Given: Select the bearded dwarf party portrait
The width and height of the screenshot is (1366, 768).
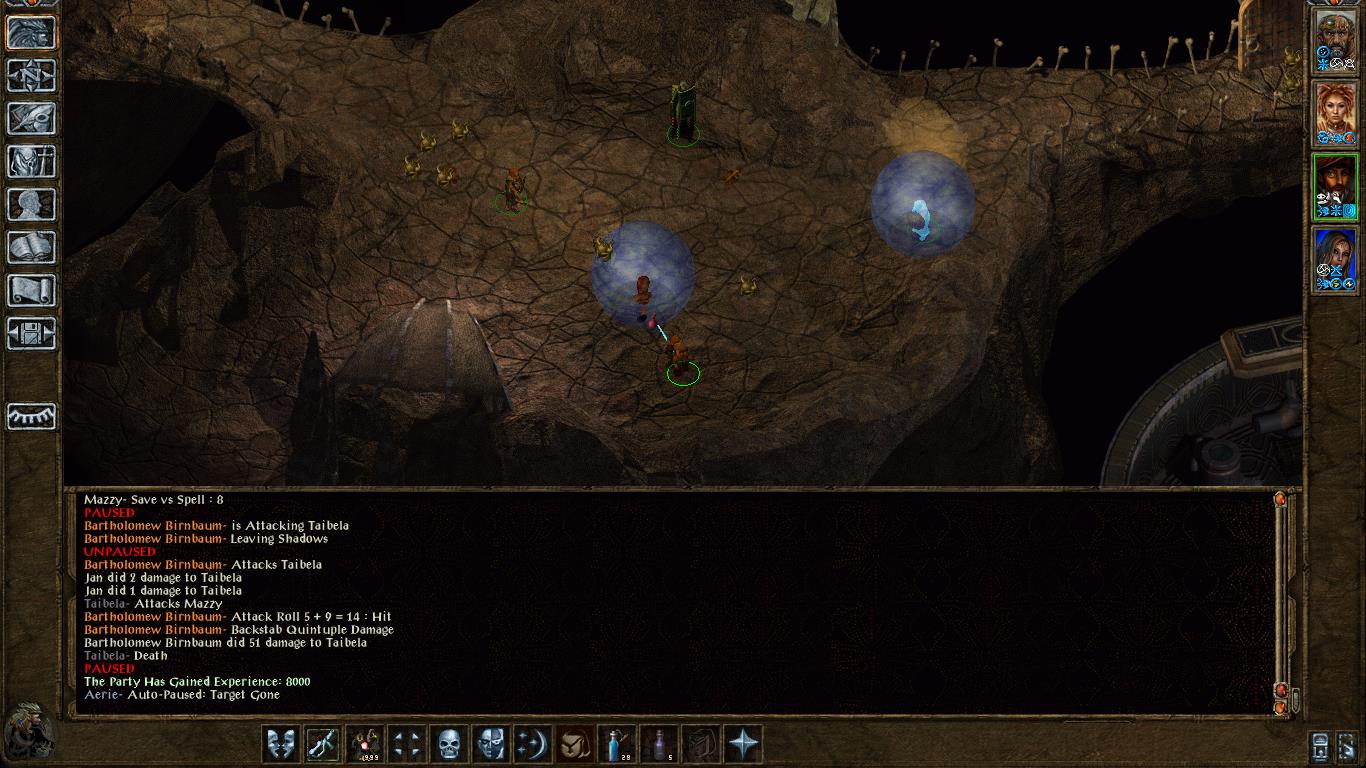Looking at the screenshot, I should [1335, 42].
